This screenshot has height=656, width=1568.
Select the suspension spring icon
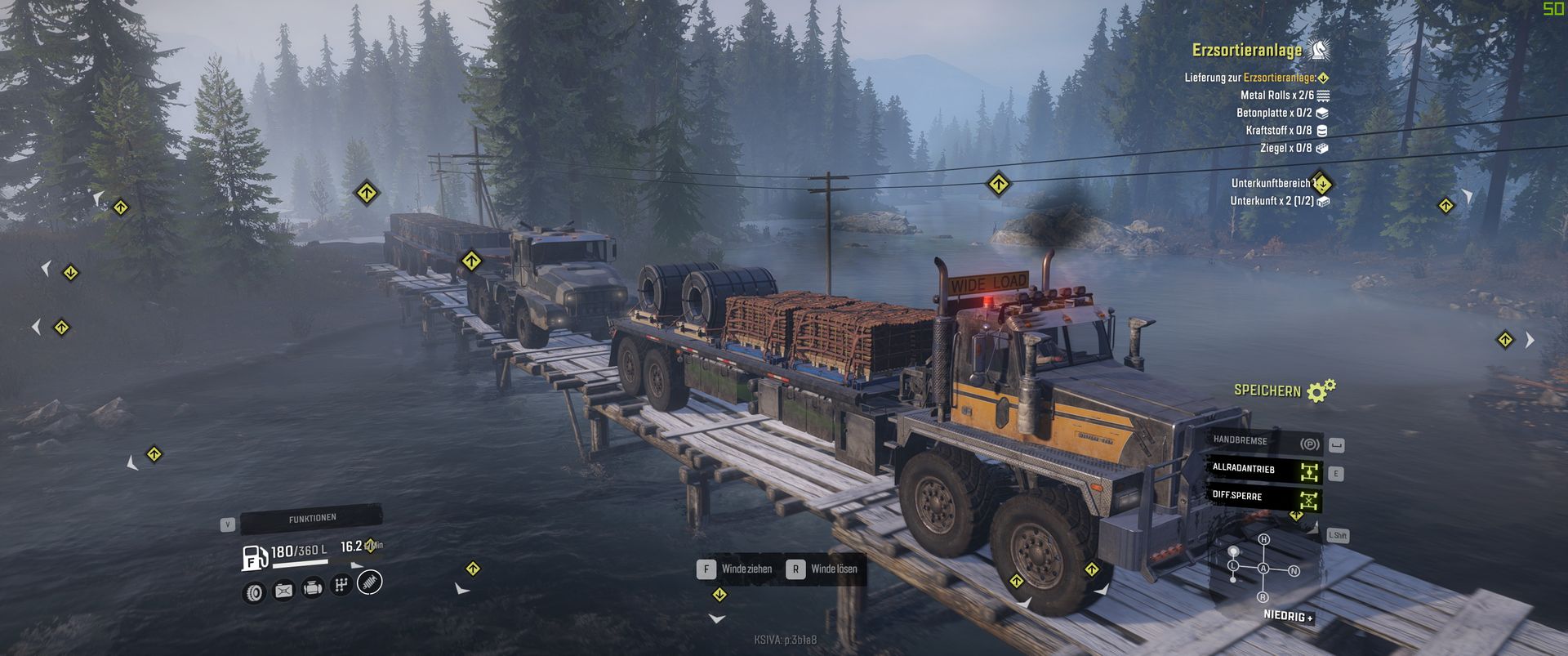click(x=370, y=582)
